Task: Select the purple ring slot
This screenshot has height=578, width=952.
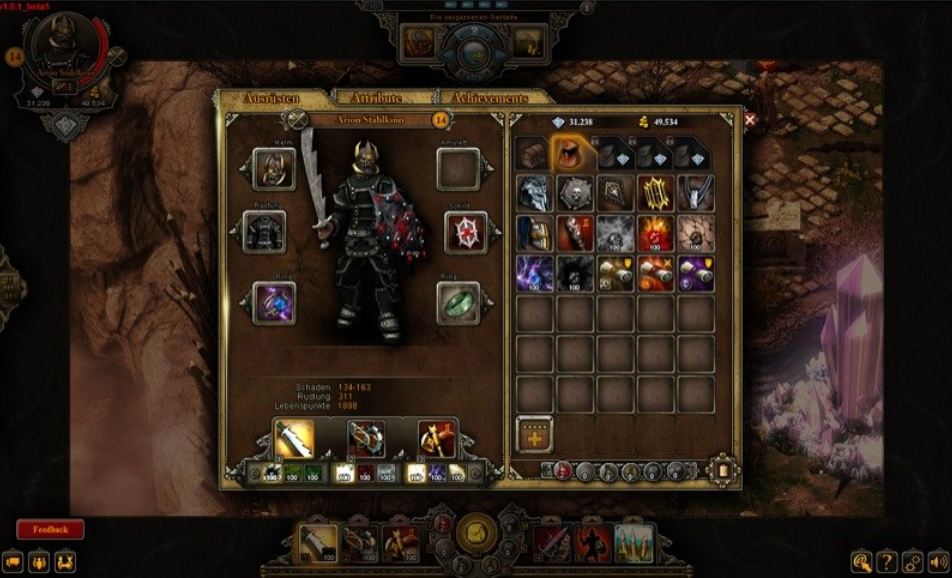Action: (x=271, y=302)
